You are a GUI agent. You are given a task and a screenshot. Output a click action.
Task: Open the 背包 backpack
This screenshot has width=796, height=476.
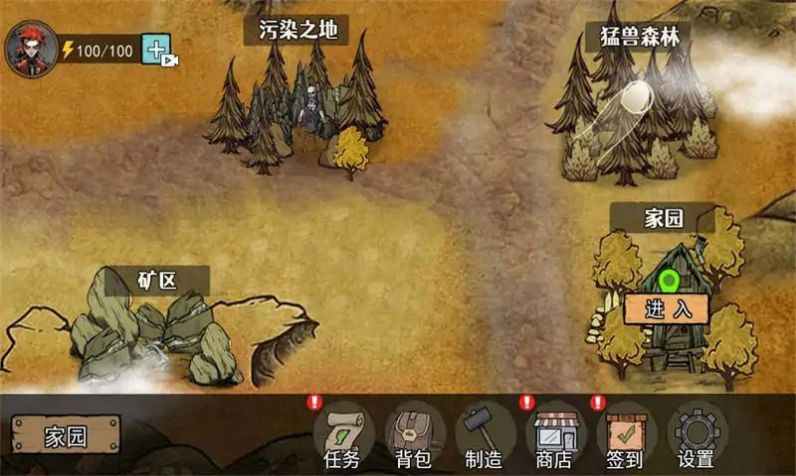[x=414, y=435]
